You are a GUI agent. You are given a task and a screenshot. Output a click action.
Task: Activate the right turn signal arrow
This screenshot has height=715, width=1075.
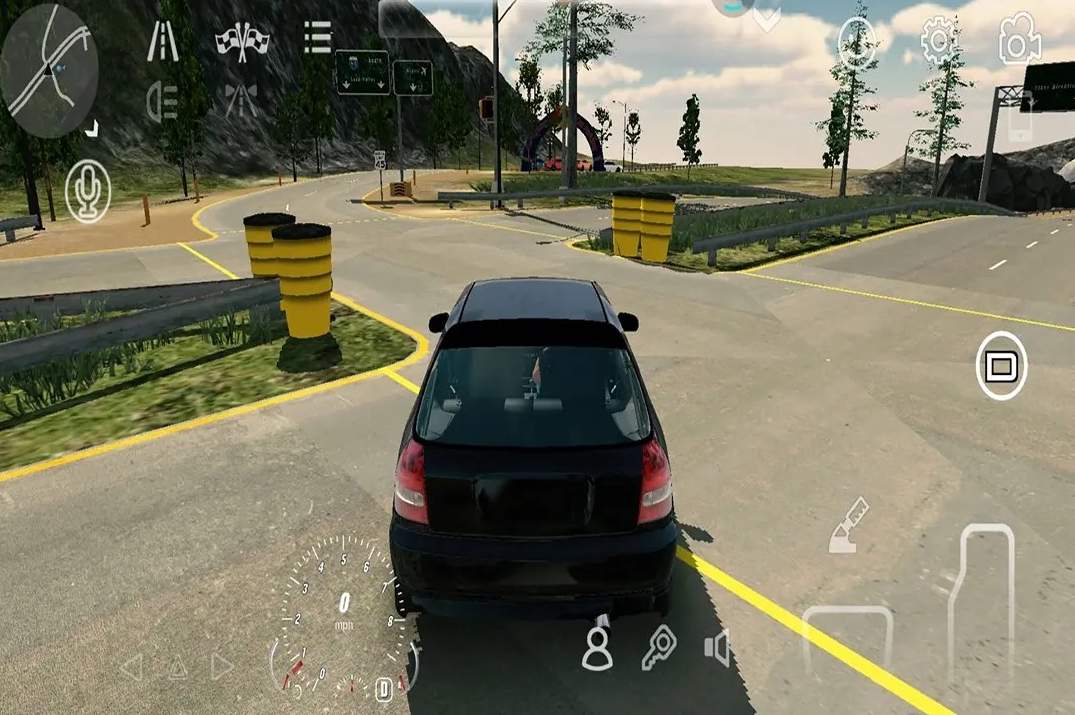pos(221,666)
